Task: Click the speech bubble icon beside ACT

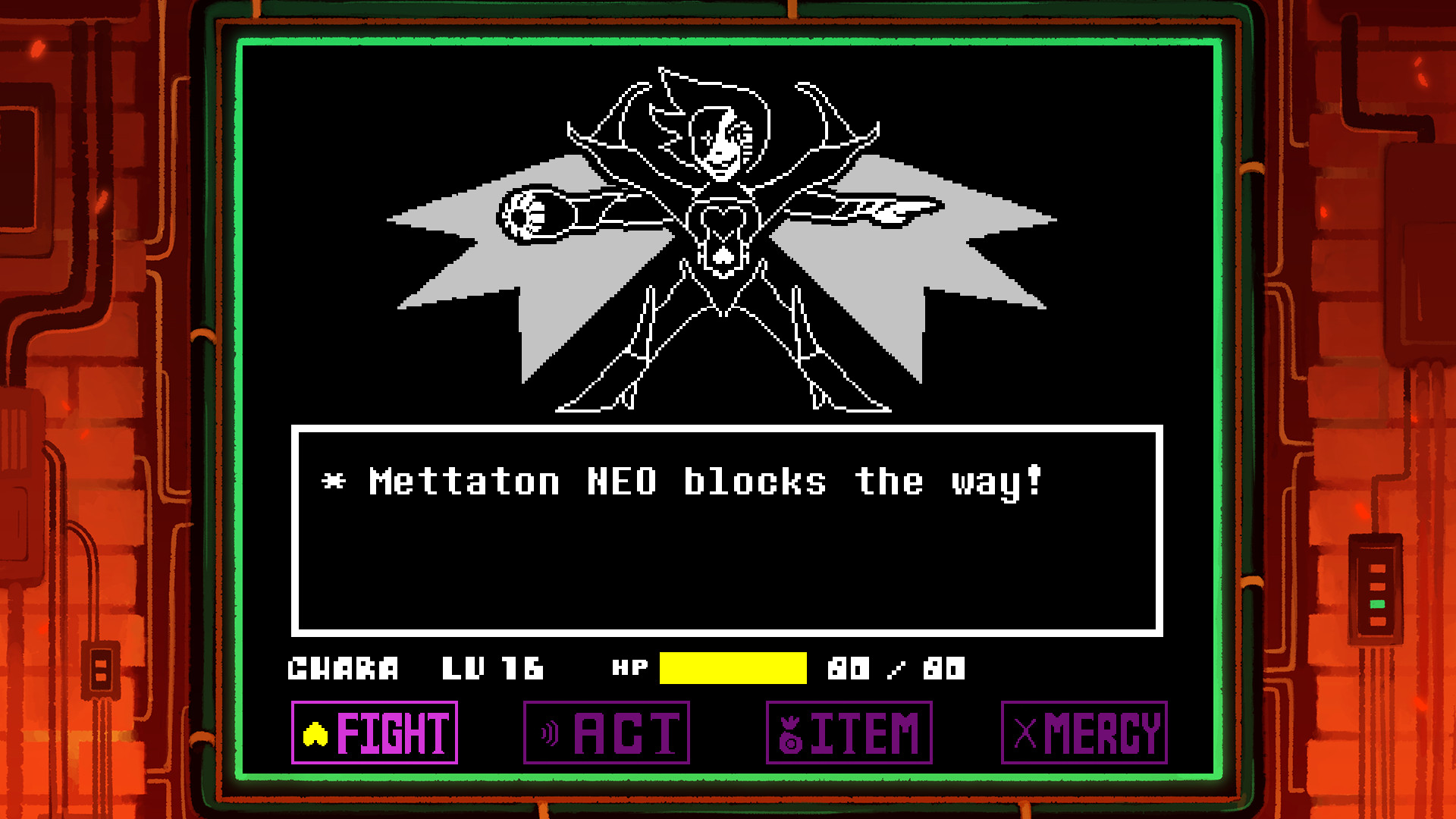Action: [548, 732]
